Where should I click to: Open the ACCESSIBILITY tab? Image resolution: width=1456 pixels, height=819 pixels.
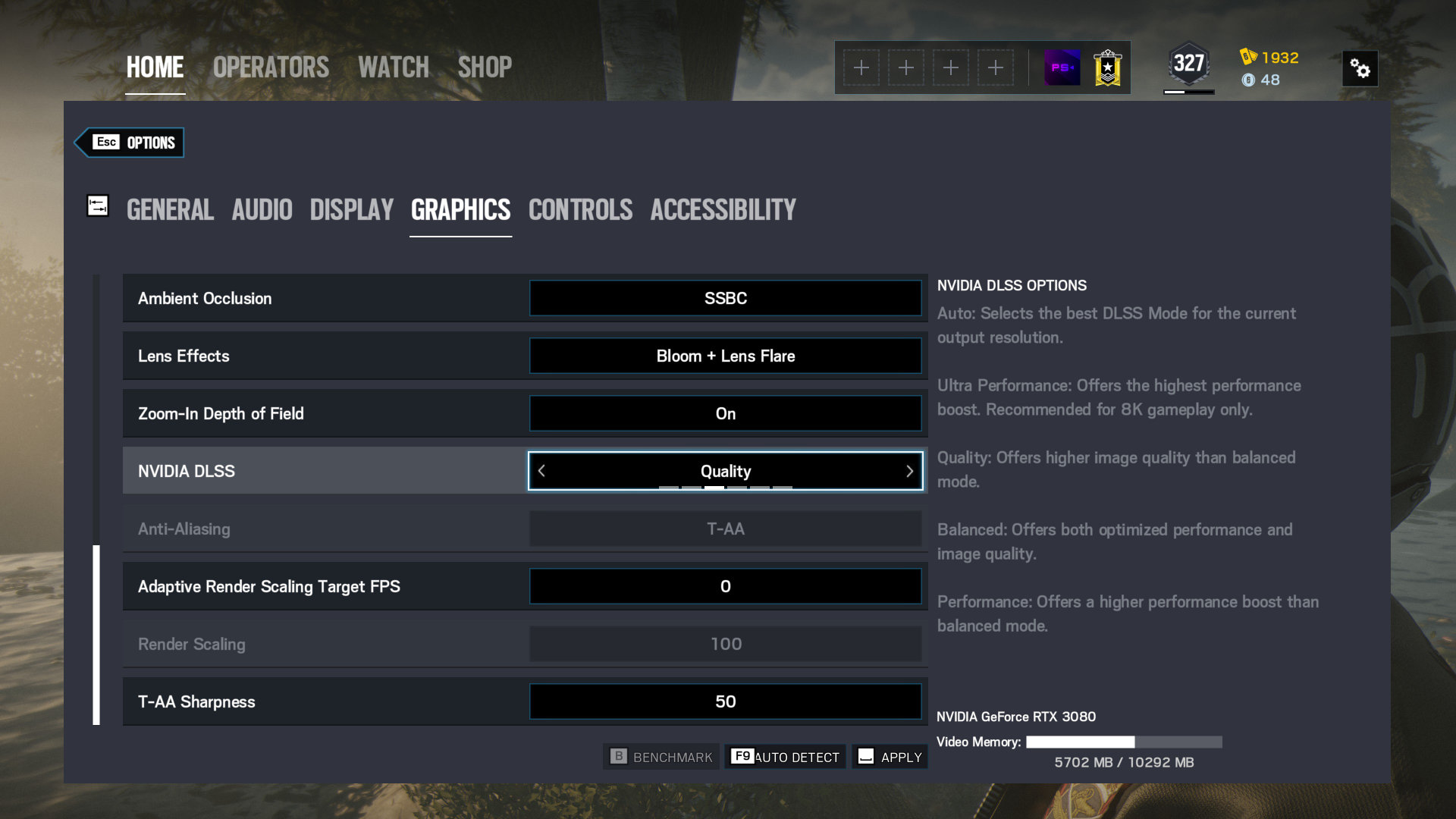723,210
